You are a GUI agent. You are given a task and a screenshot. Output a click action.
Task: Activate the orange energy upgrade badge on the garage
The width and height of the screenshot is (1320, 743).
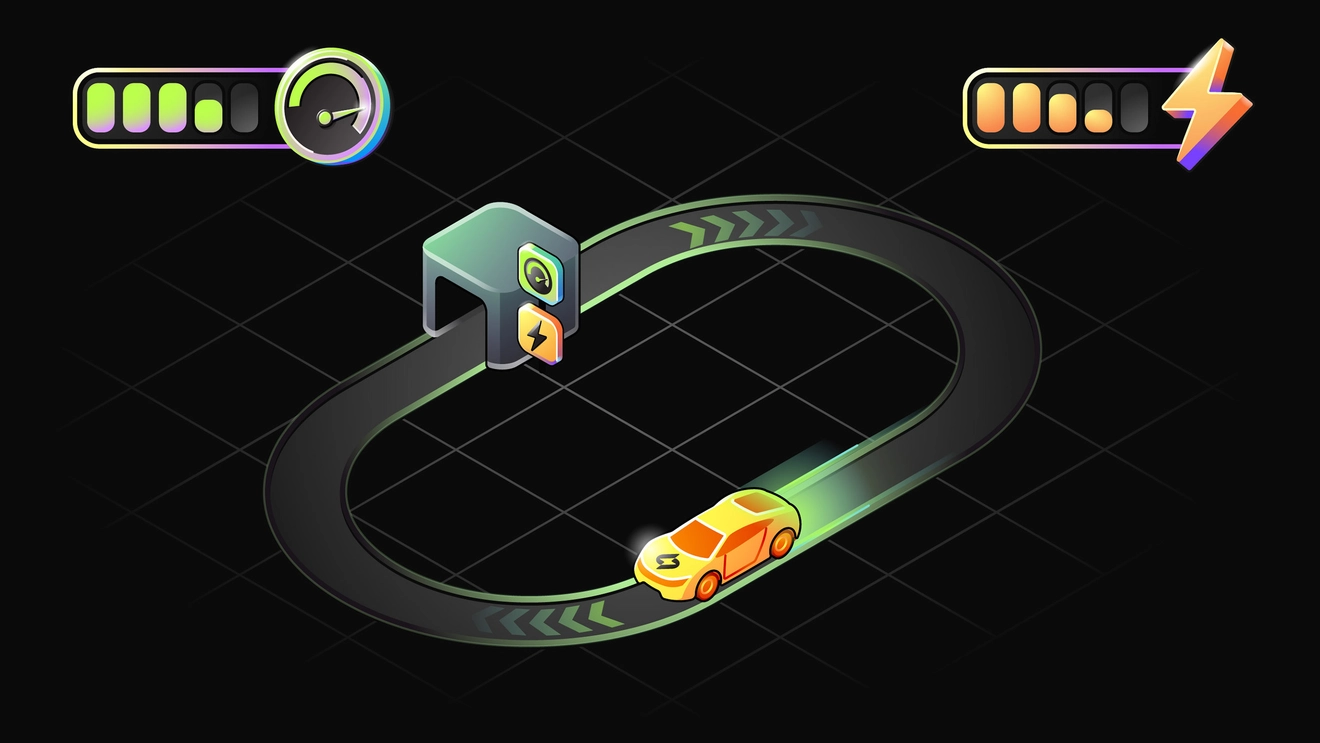click(538, 332)
